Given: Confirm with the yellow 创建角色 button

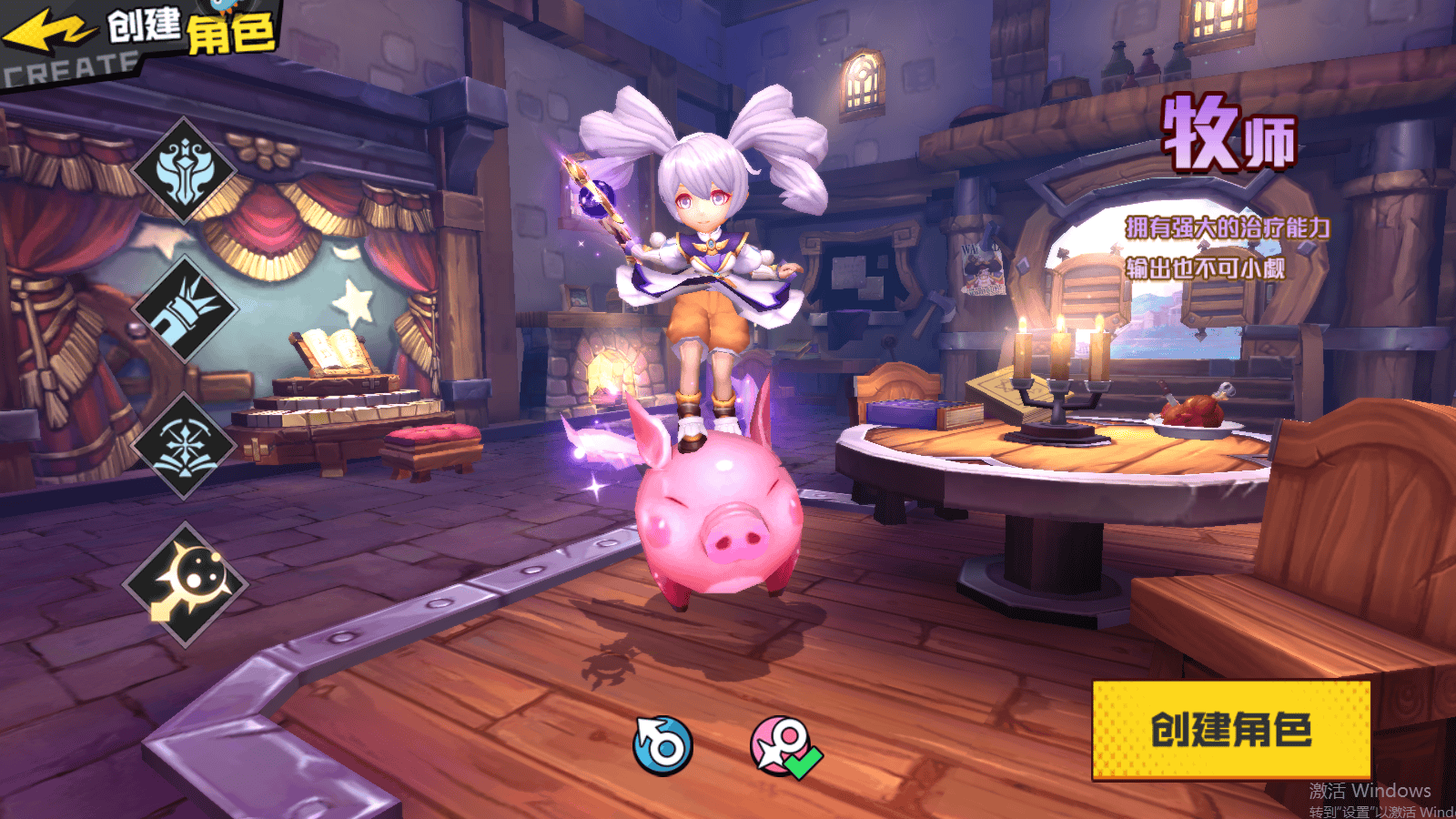Looking at the screenshot, I should click(x=1230, y=730).
